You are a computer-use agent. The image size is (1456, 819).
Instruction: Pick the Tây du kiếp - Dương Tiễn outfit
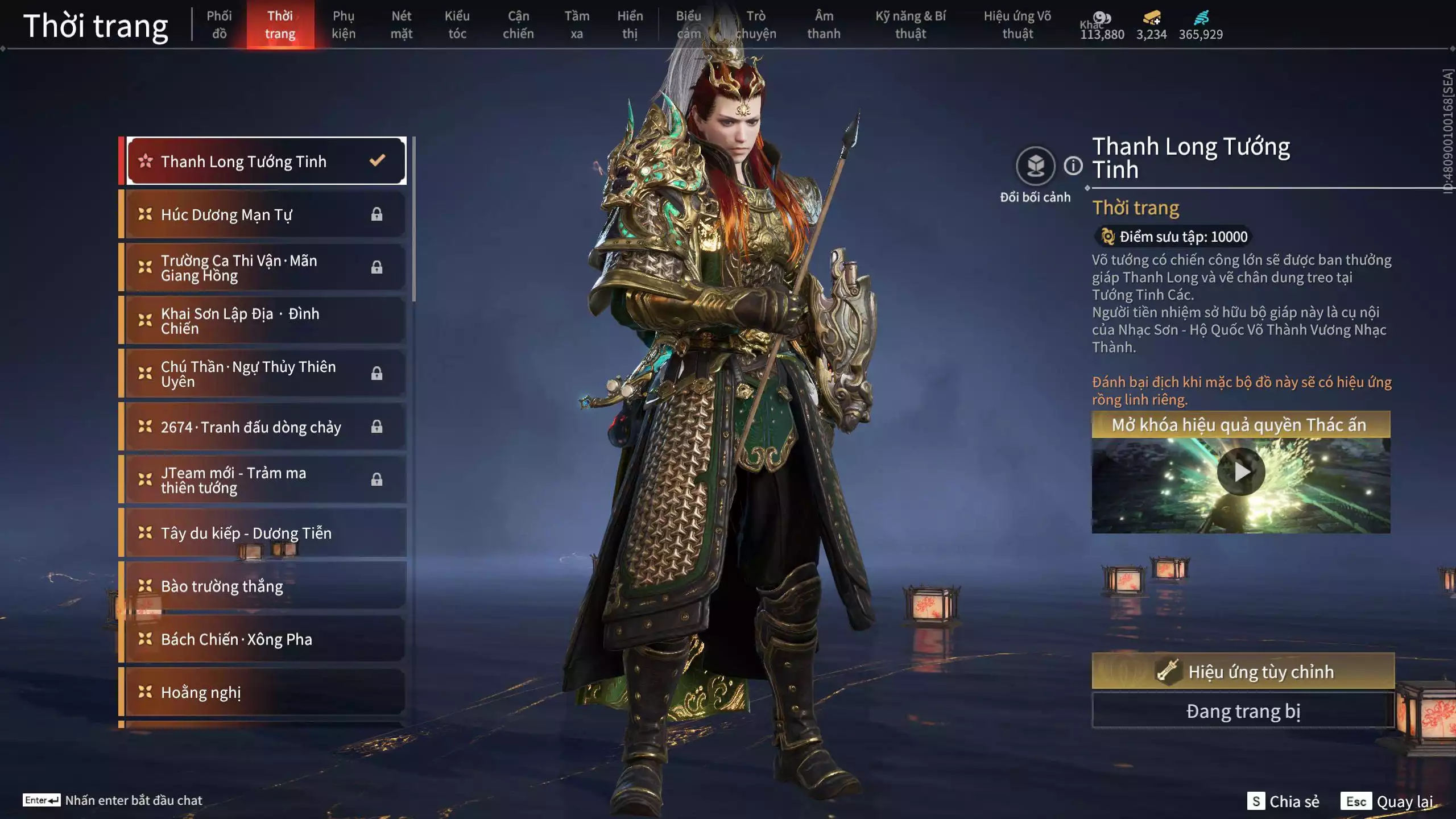pos(265,533)
